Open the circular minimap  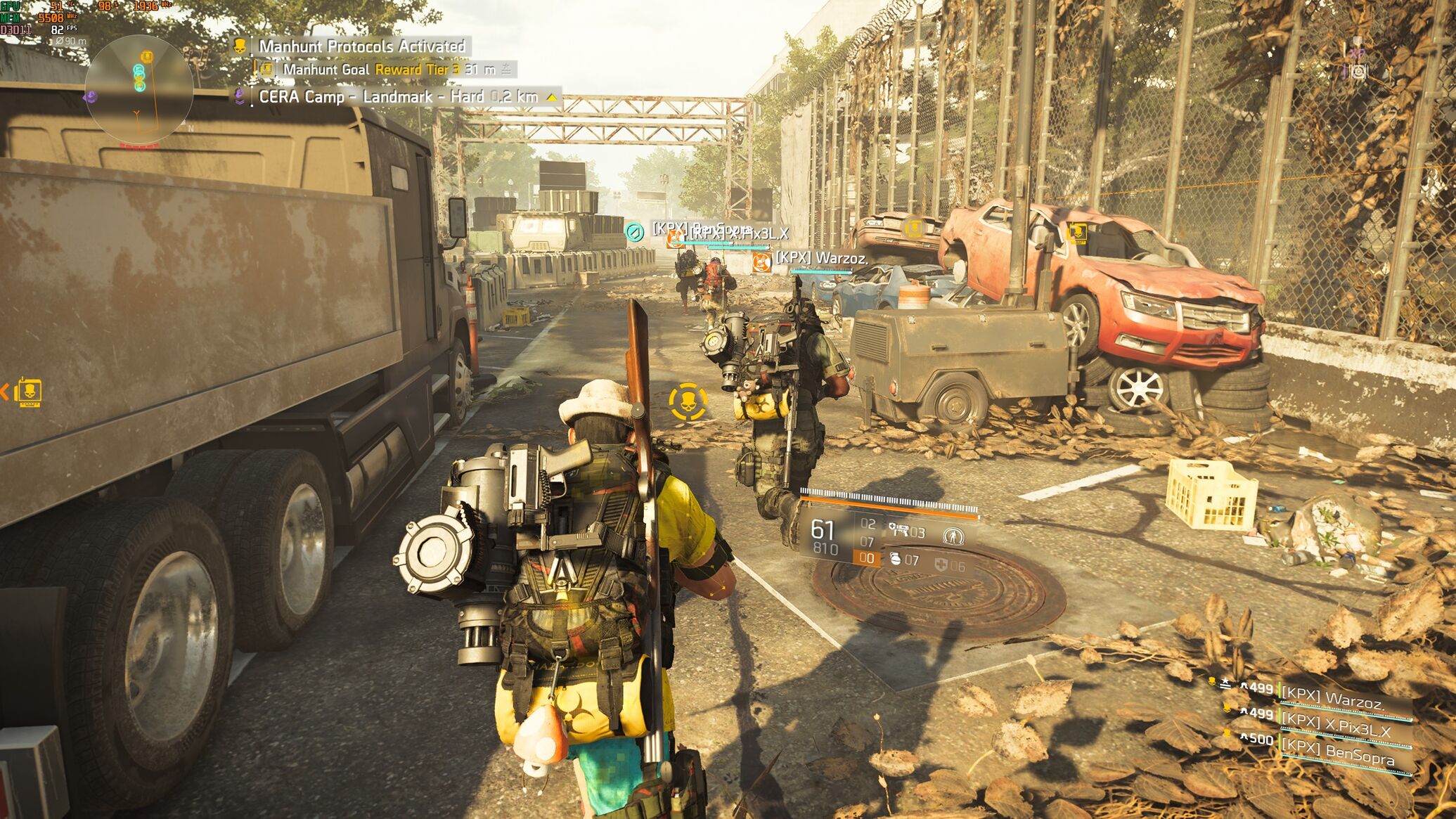click(x=139, y=89)
